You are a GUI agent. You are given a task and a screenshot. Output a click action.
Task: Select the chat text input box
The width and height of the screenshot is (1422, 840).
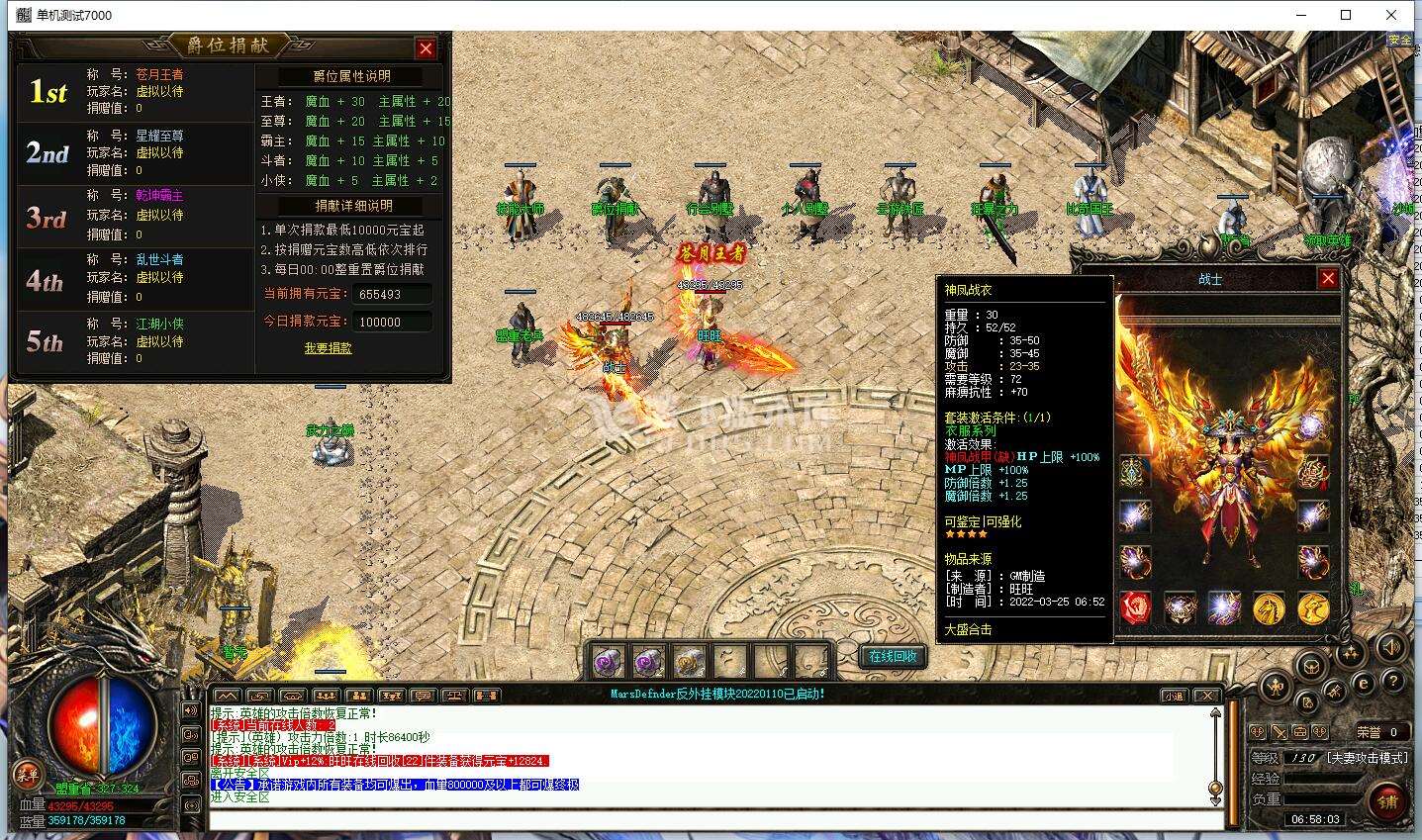click(x=712, y=819)
